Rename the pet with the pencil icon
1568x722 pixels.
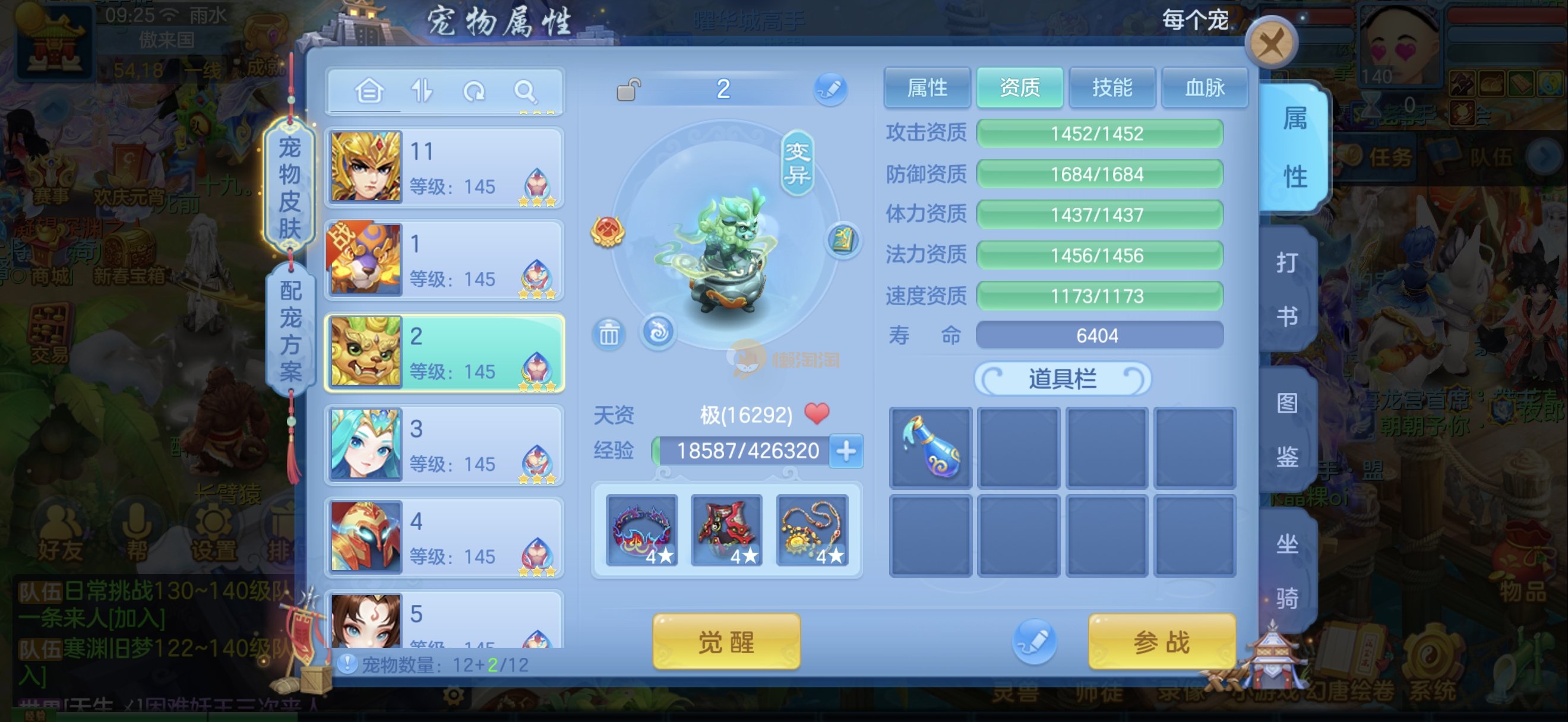[830, 90]
